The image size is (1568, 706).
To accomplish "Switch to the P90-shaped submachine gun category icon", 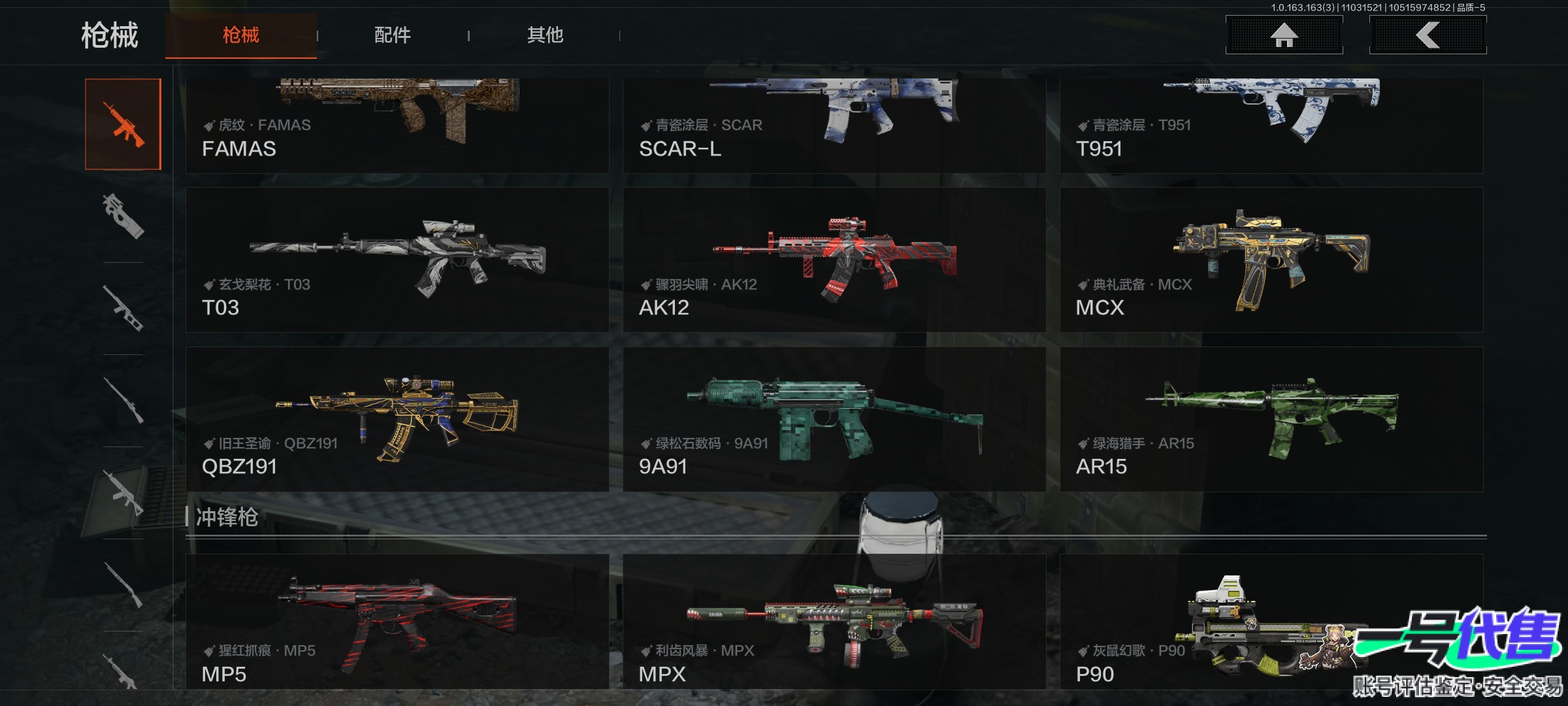I will pyautogui.click(x=123, y=216).
